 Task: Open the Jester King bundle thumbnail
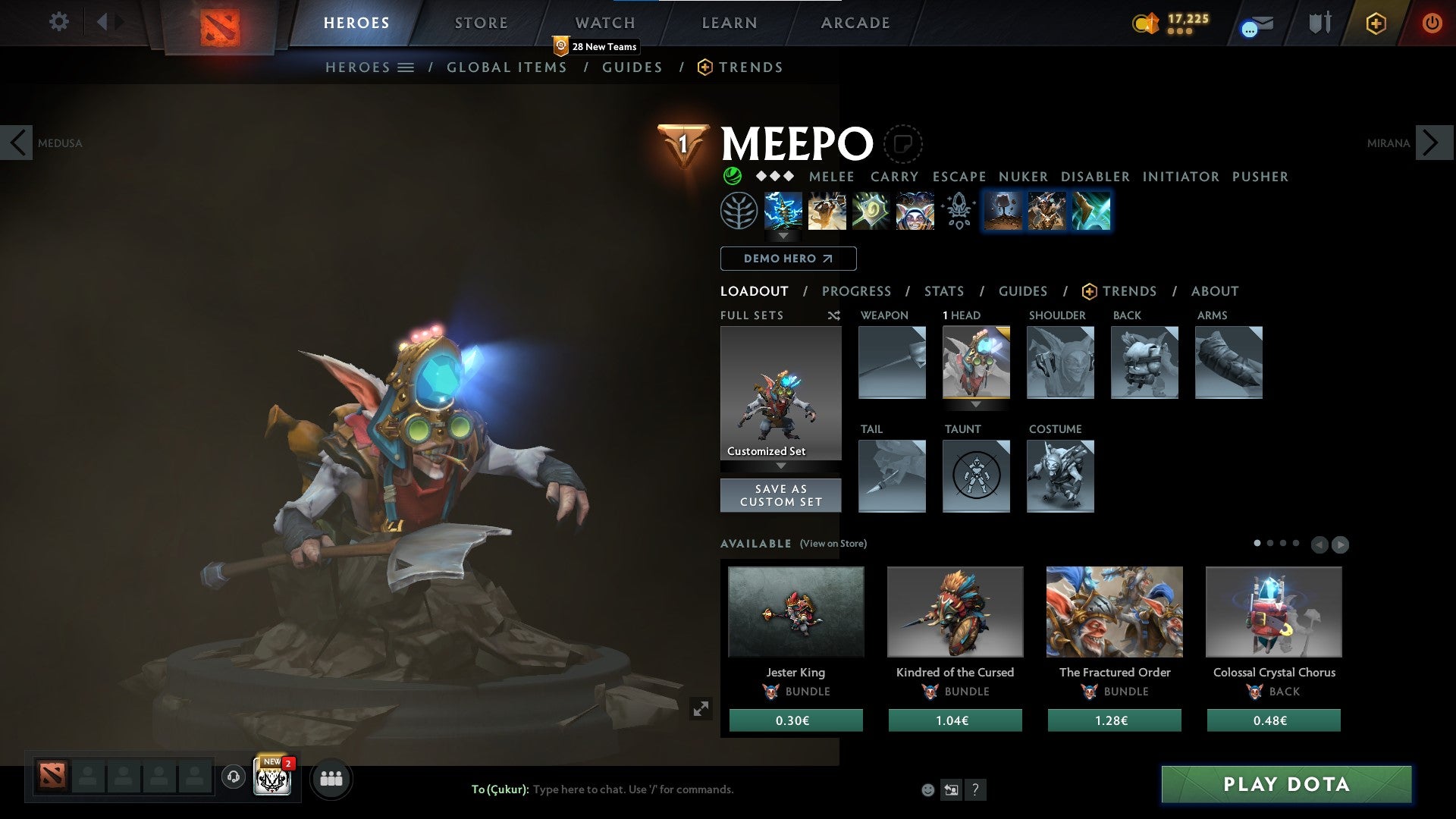click(795, 611)
